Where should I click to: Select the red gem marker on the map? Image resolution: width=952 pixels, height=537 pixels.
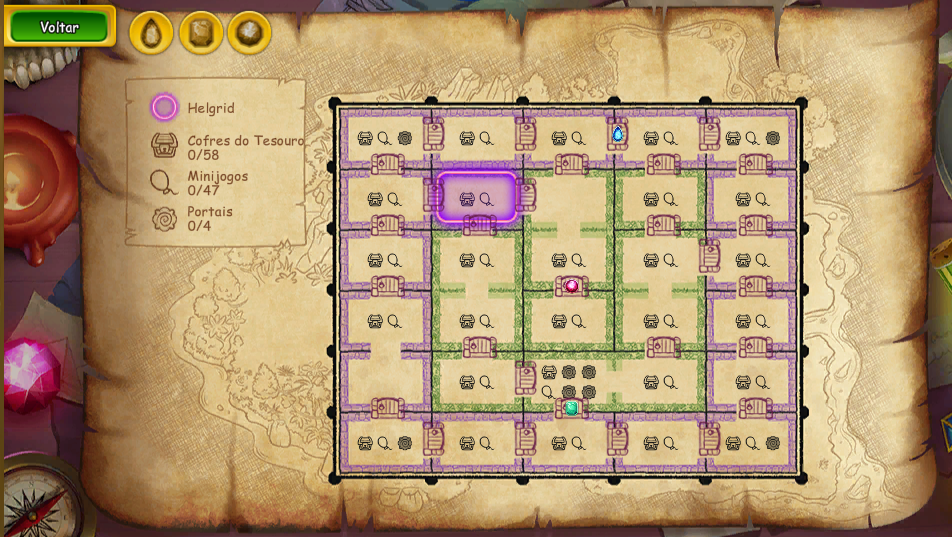(572, 286)
